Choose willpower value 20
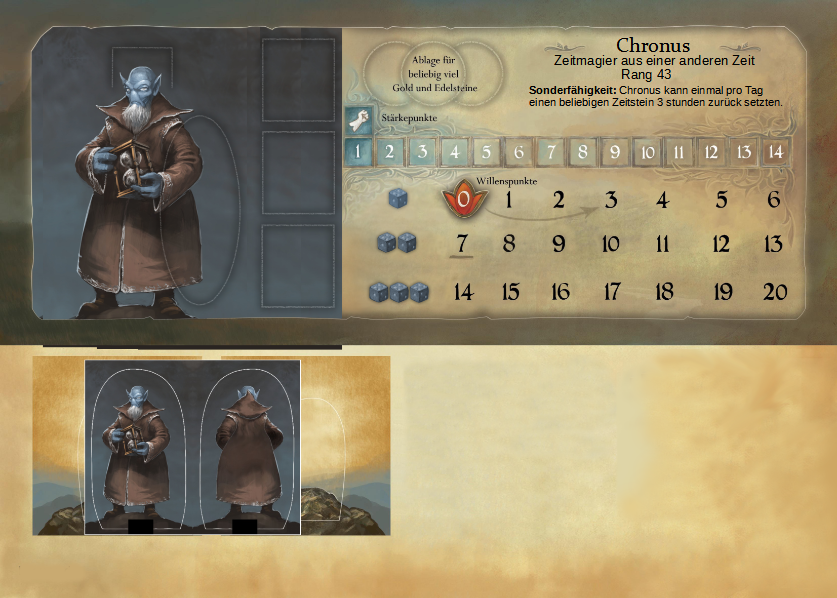Screen dimensions: 837x598 click(x=774, y=292)
